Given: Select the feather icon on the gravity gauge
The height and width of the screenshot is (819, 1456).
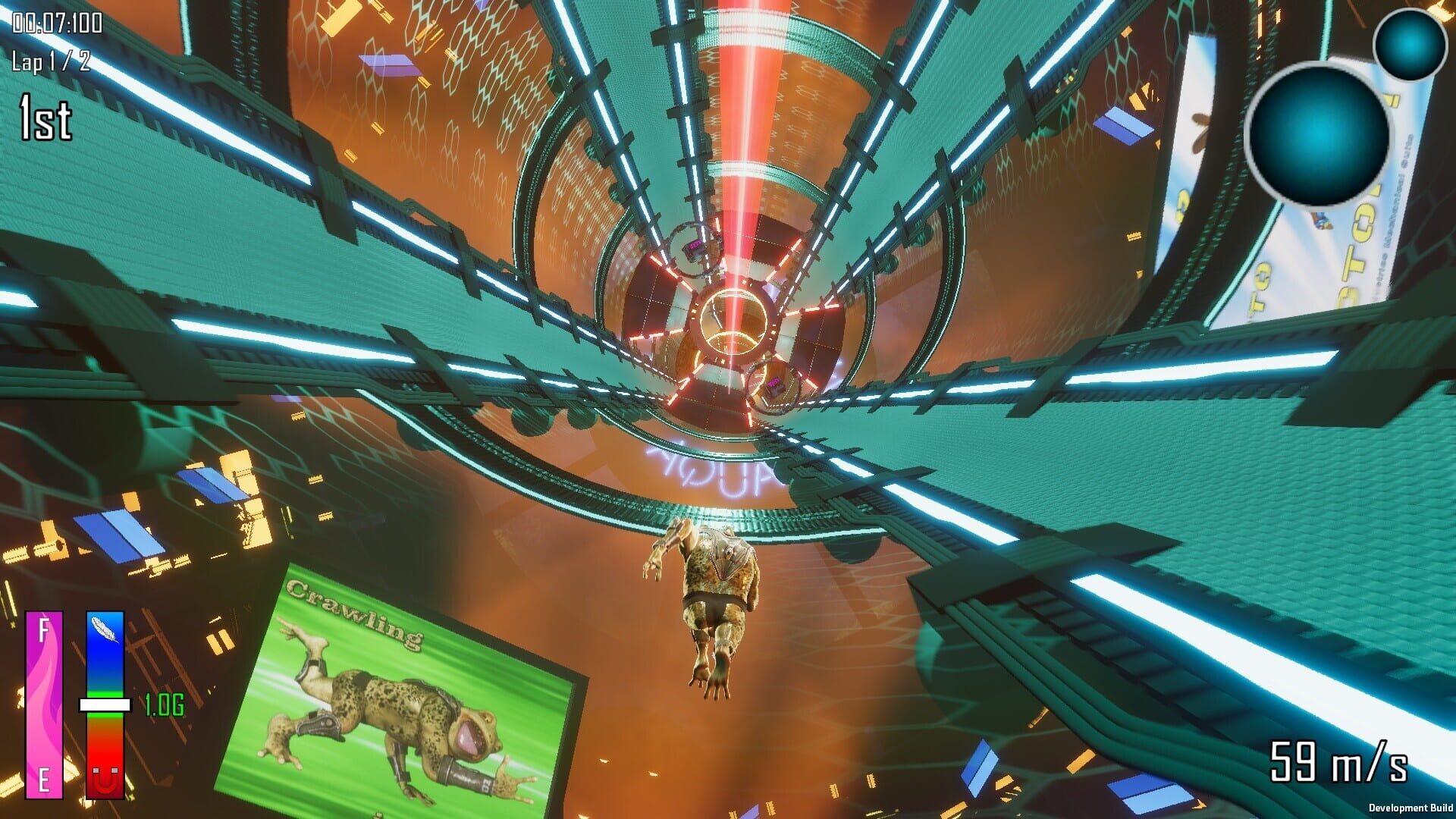Looking at the screenshot, I should (x=103, y=628).
